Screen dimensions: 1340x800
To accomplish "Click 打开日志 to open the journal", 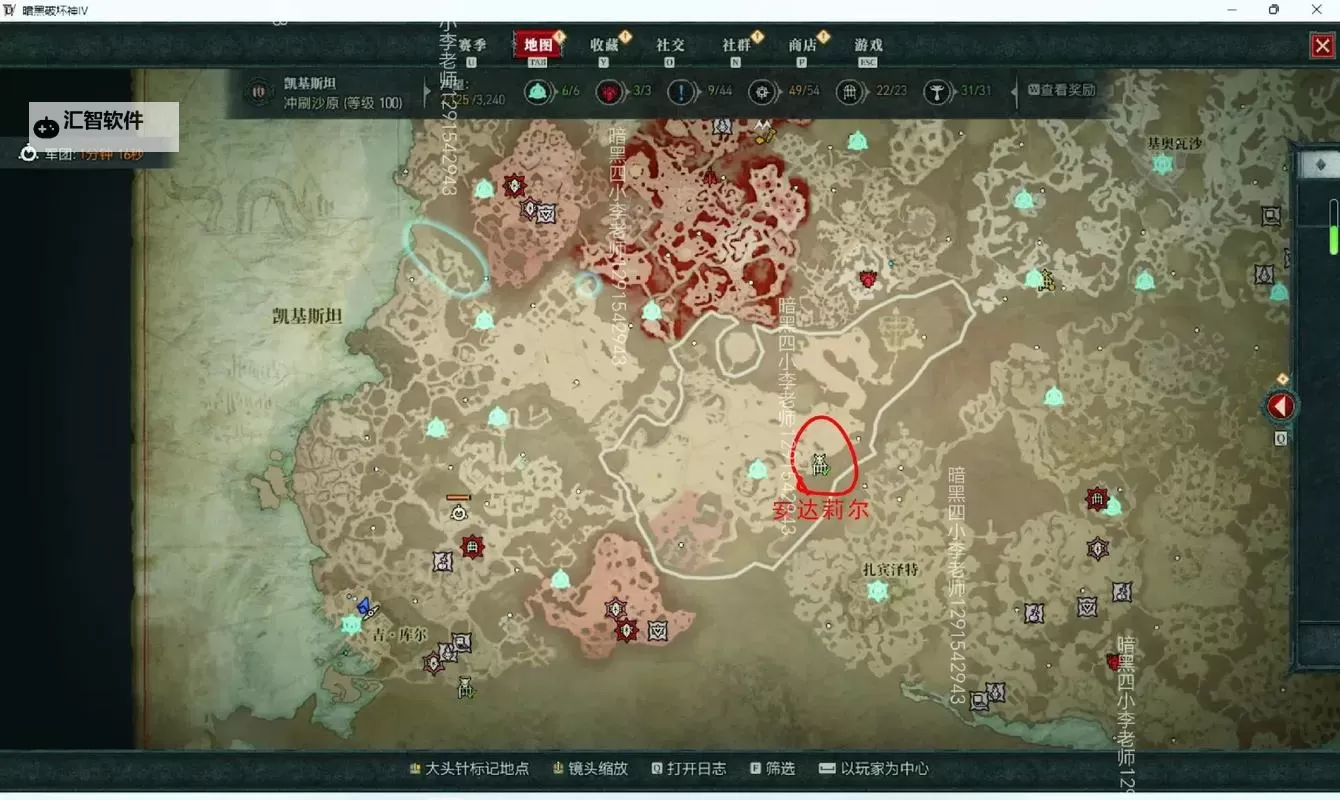I will (694, 769).
